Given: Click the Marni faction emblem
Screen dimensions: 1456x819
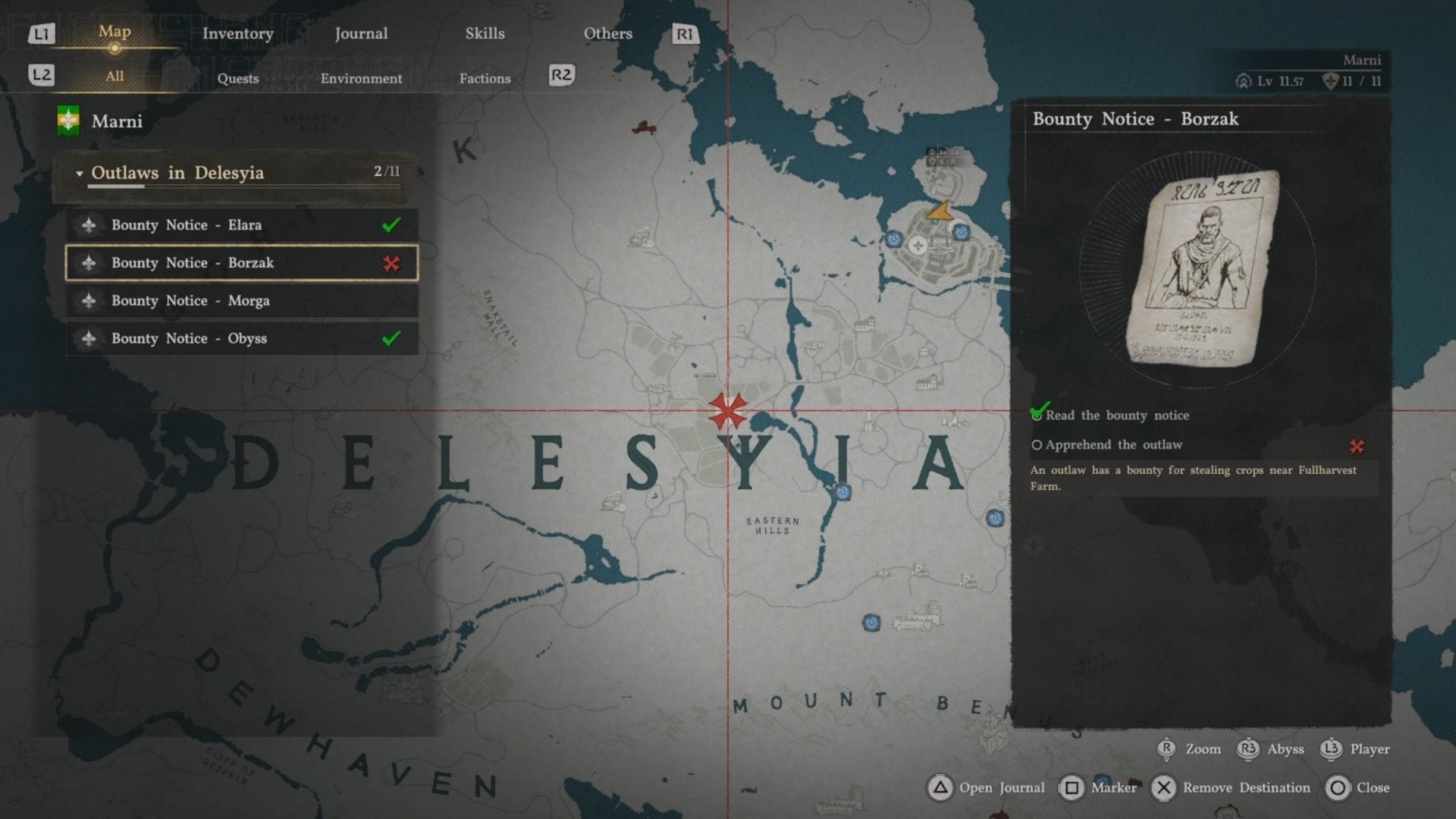Looking at the screenshot, I should click(68, 121).
